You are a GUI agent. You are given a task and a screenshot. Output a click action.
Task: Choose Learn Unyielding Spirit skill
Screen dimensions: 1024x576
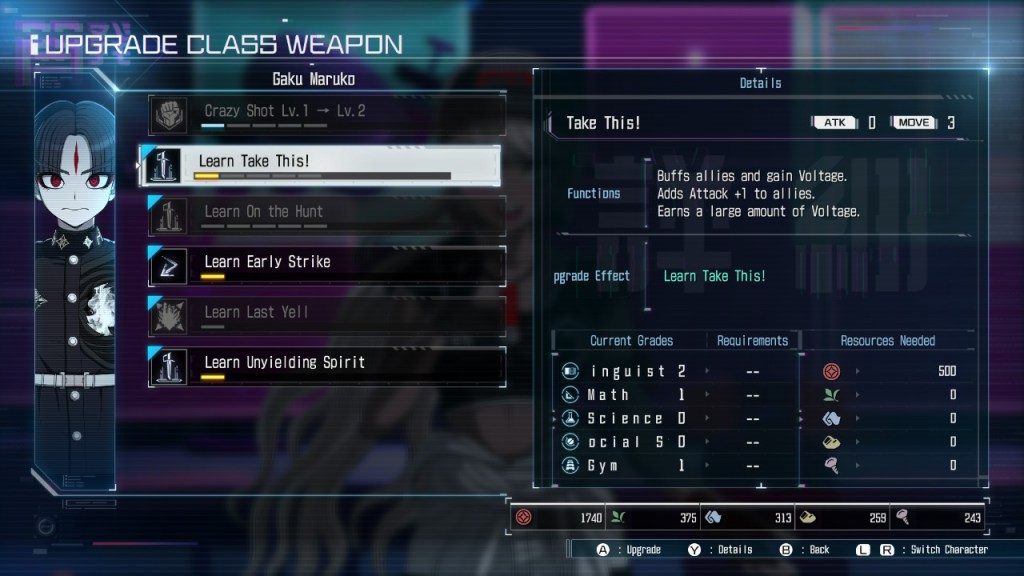click(326, 366)
